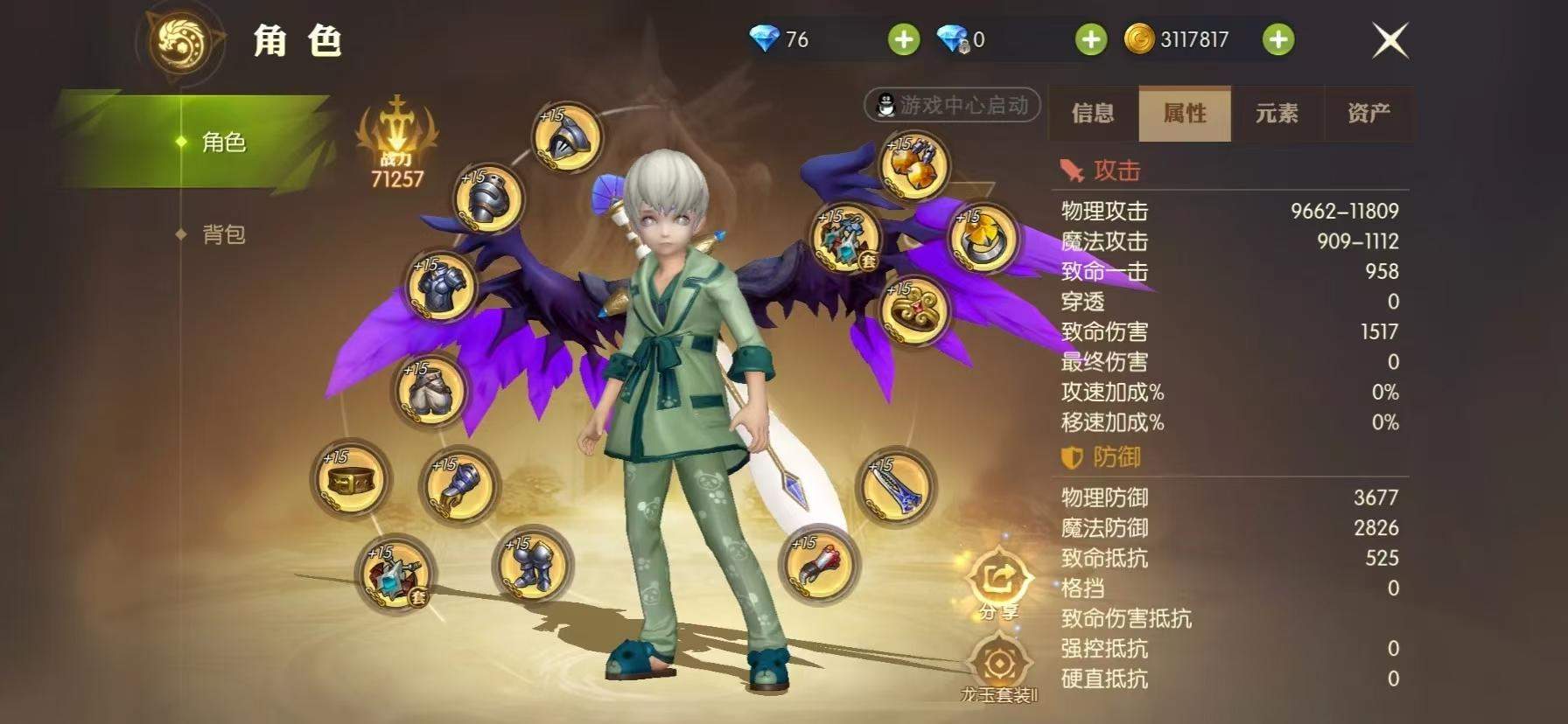
Task: Open the 元素 tab
Action: click(1277, 113)
